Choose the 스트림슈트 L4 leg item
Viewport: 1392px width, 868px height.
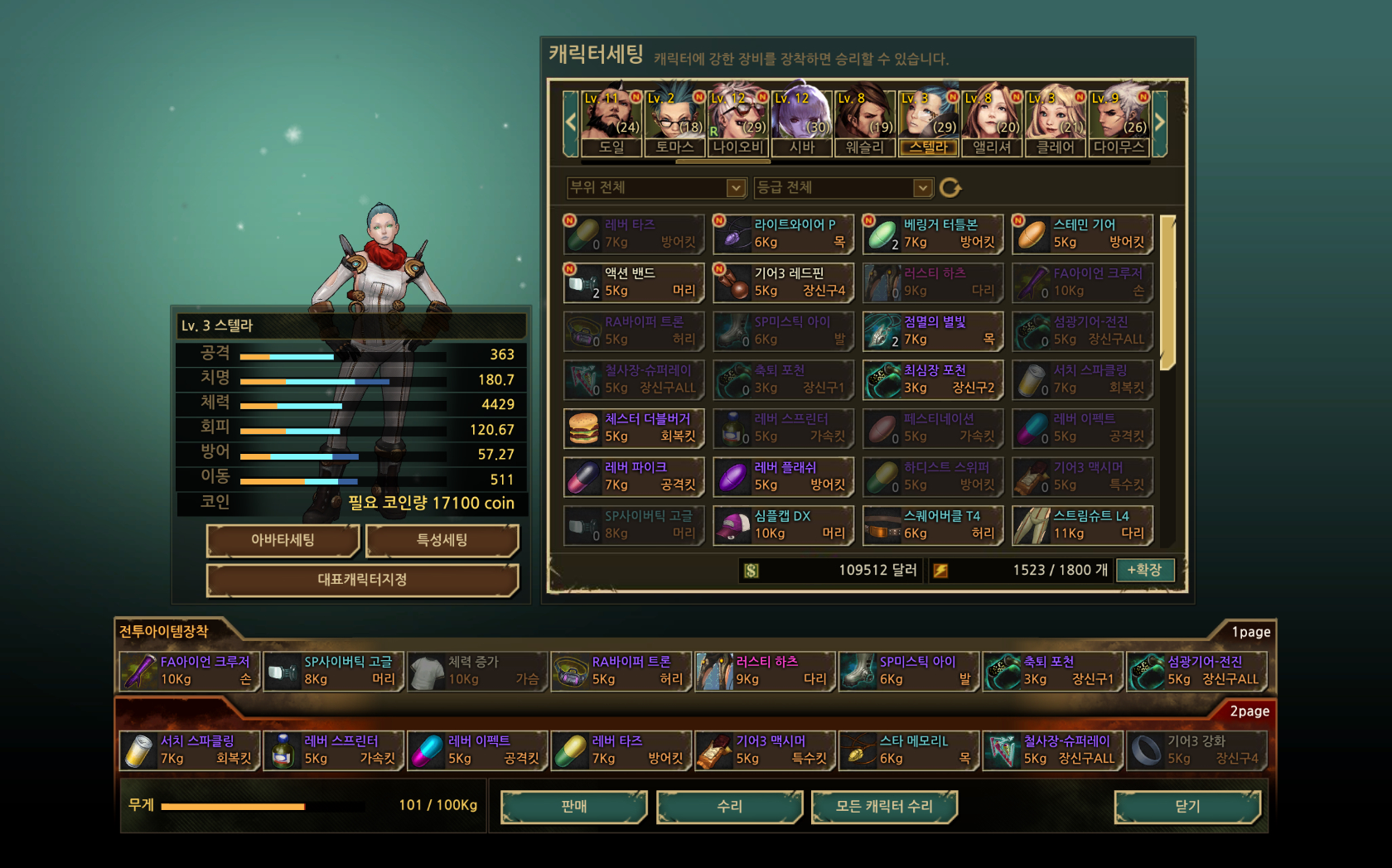tap(1082, 525)
